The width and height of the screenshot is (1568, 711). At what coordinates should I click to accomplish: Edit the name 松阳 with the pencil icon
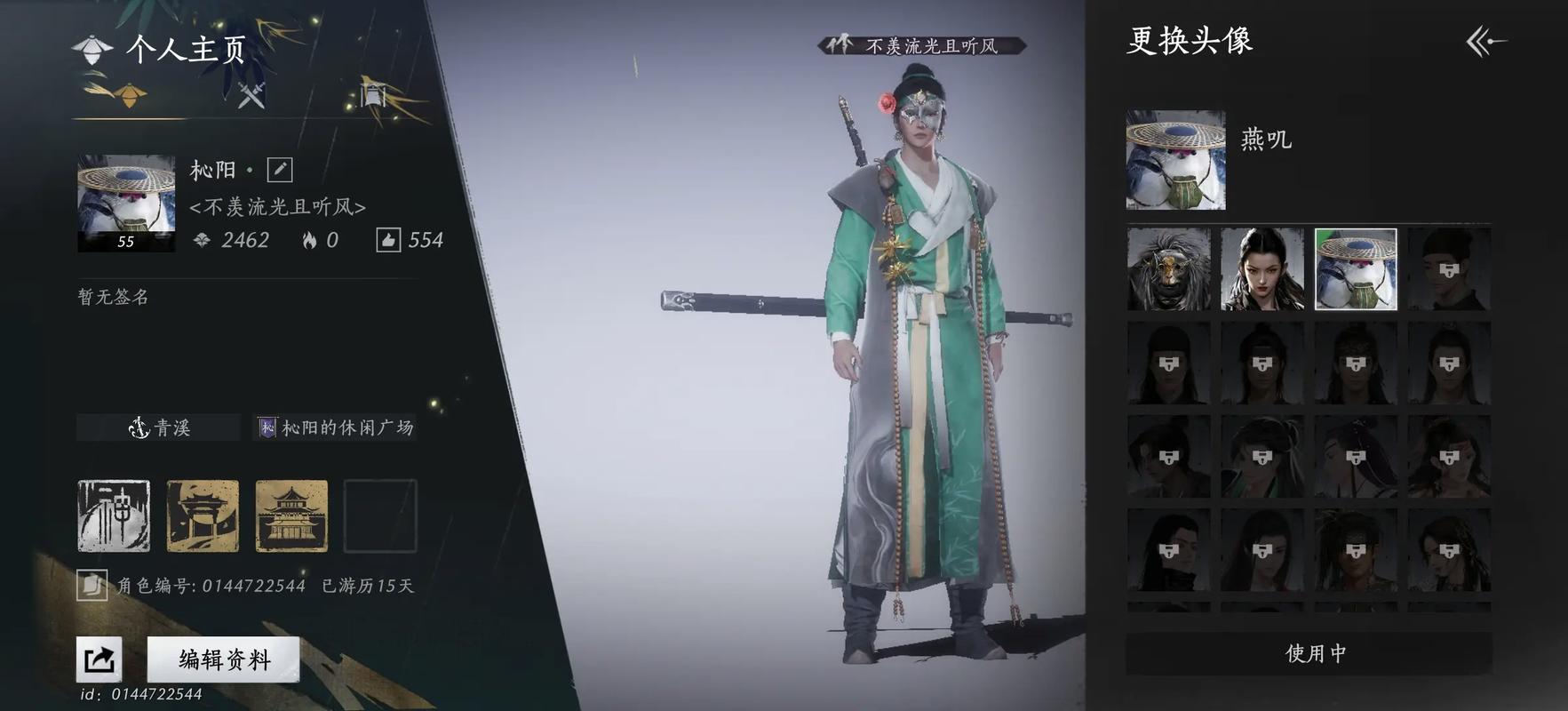tap(279, 170)
